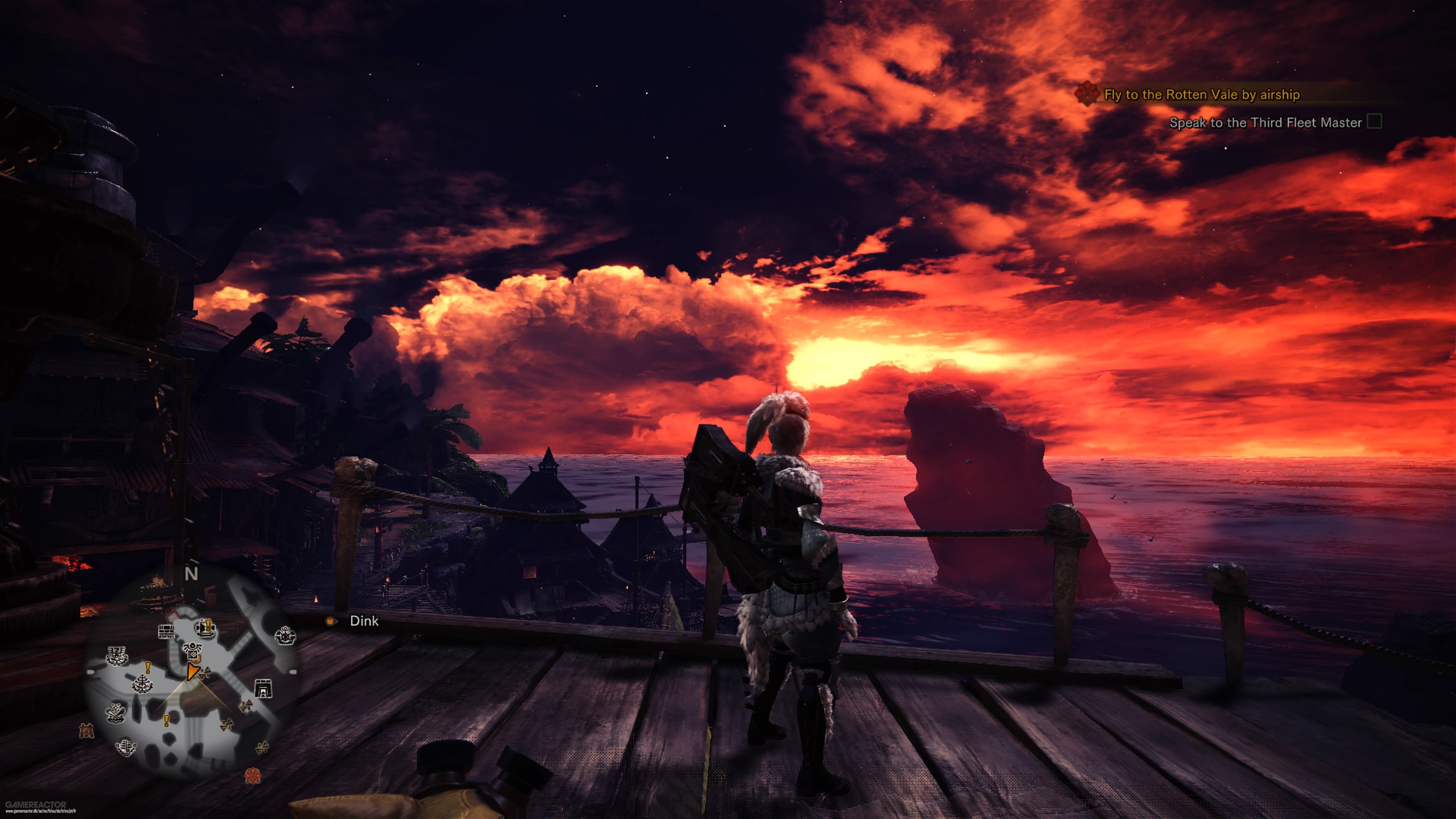Click the gate icon on the minimap
Viewport: 1456px width, 819px height.
coord(263,688)
